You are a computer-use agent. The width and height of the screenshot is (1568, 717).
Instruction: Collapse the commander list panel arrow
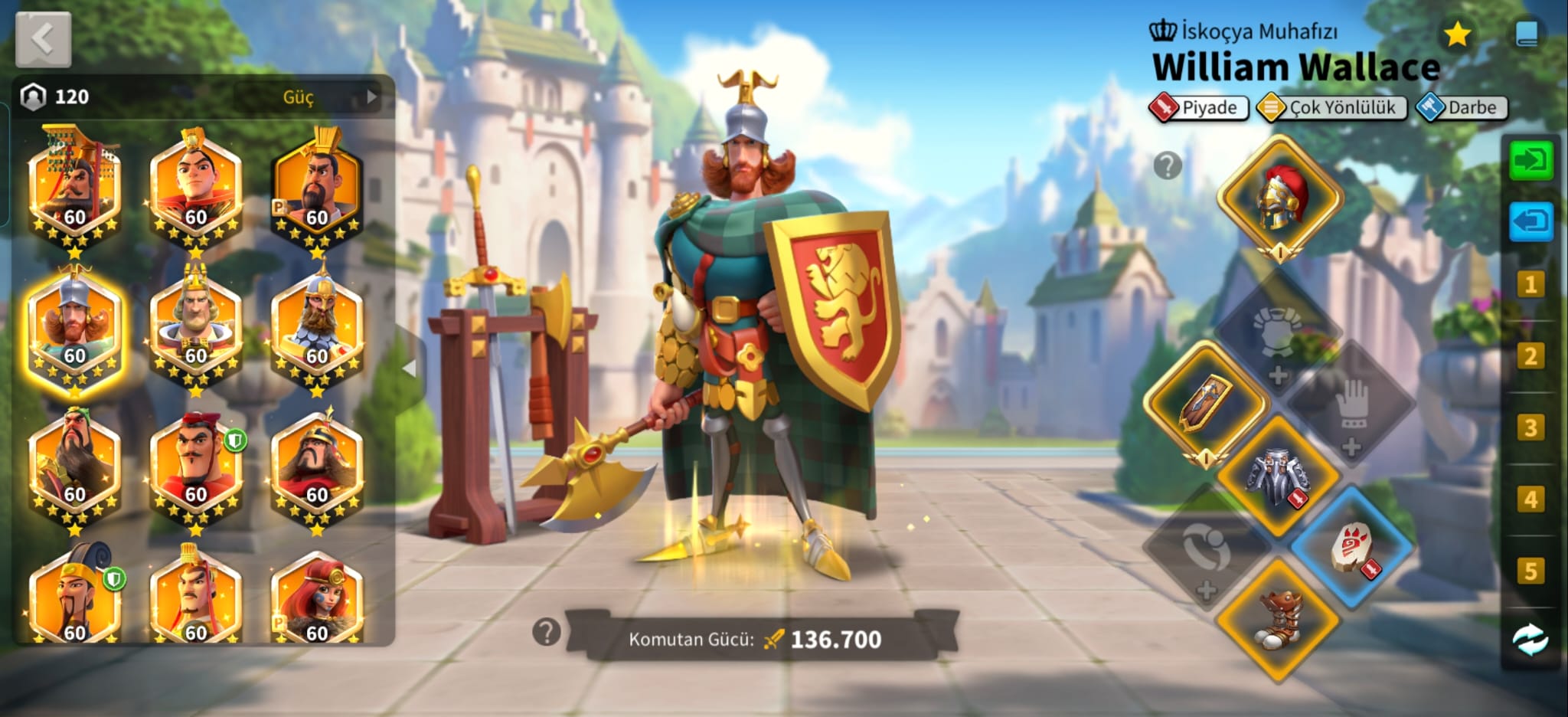[x=410, y=368]
